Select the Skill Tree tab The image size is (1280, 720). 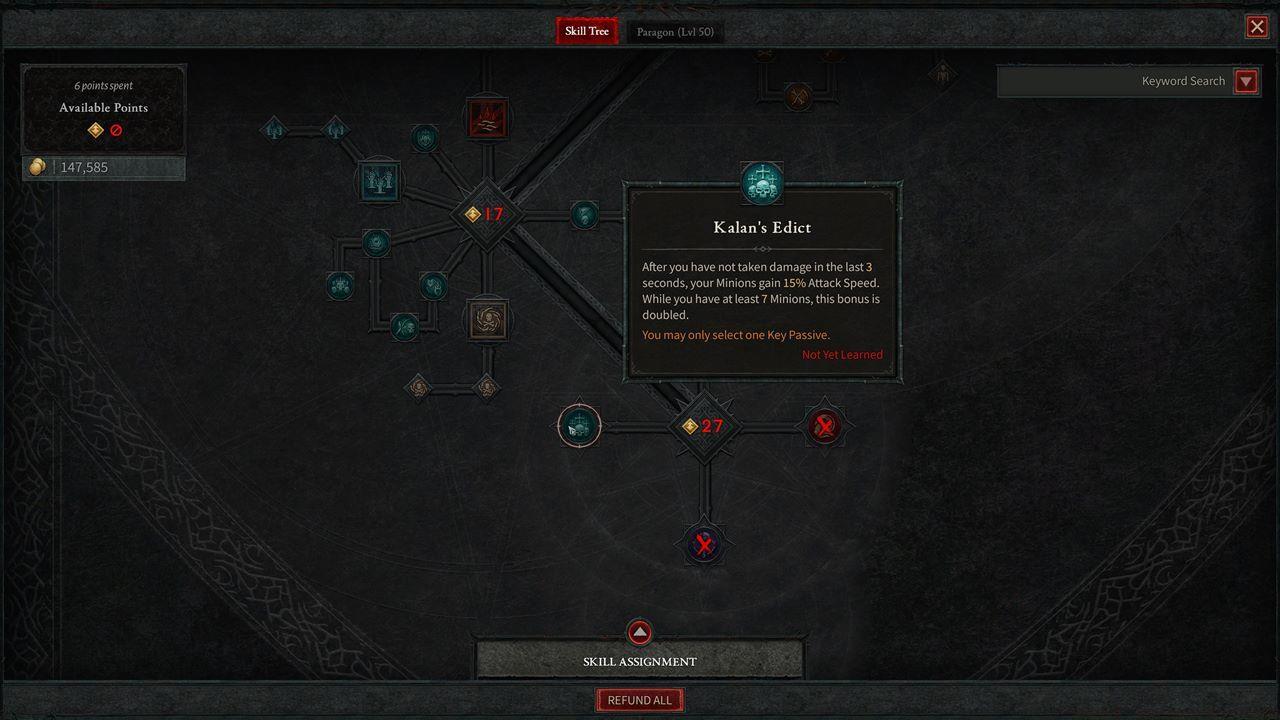coord(586,31)
